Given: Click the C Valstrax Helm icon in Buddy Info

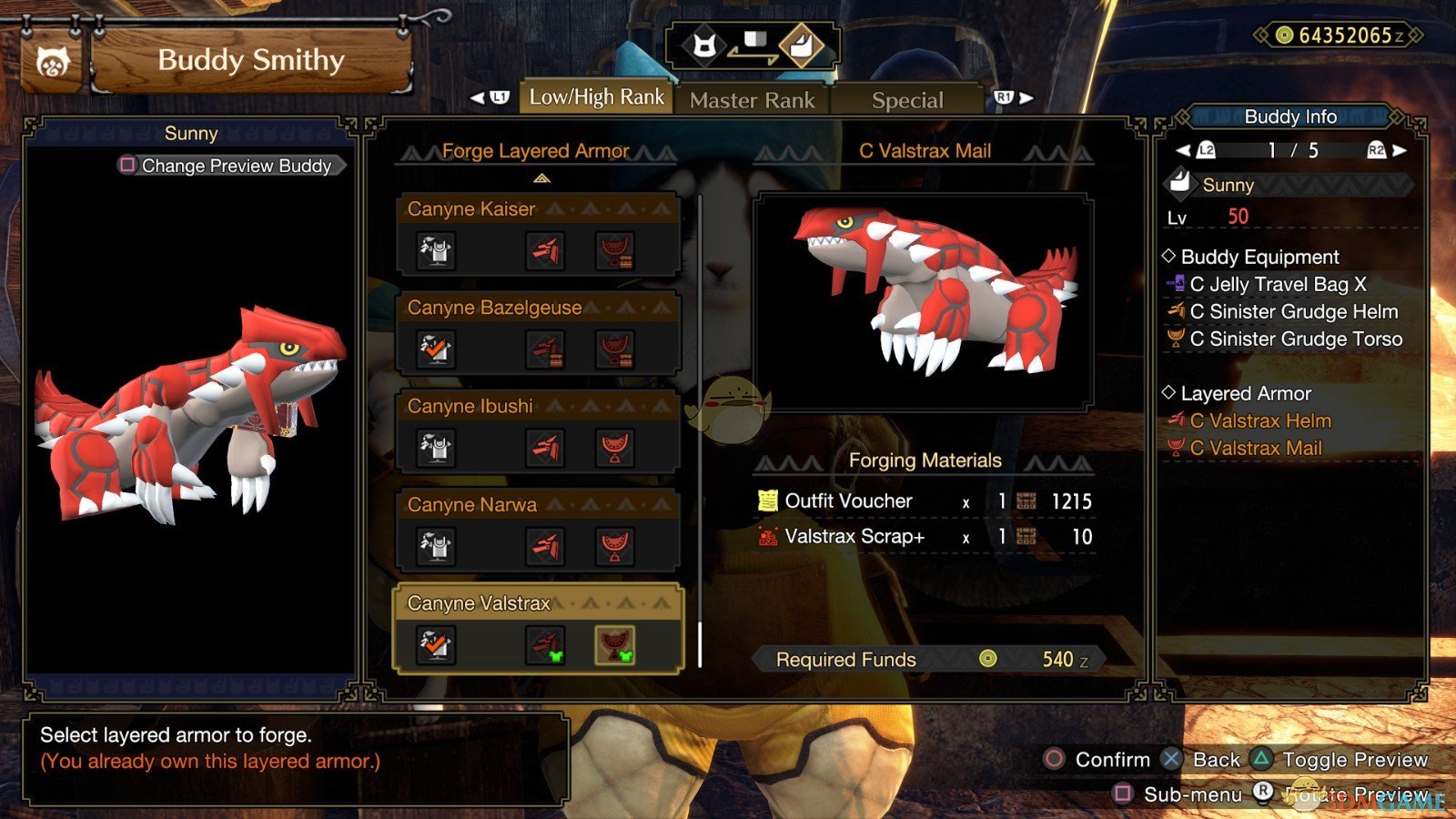Looking at the screenshot, I should click(1175, 420).
